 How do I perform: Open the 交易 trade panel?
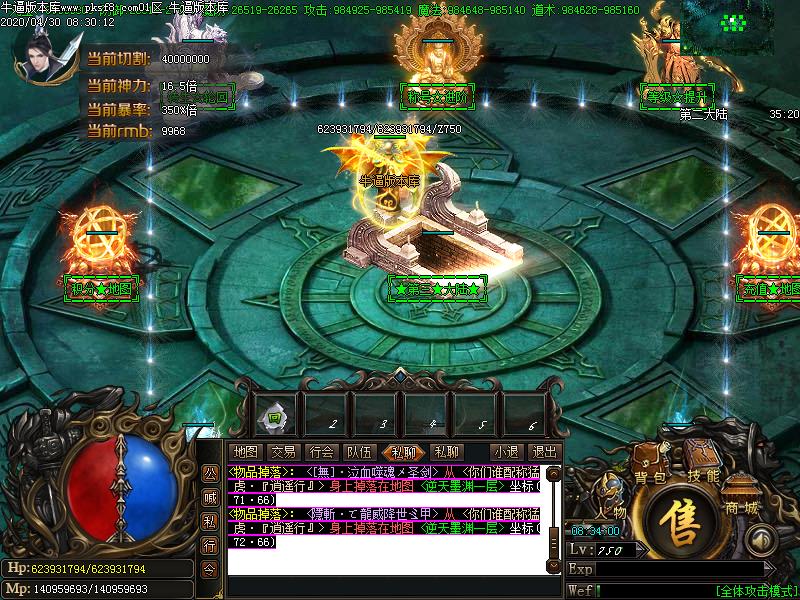pos(283,452)
